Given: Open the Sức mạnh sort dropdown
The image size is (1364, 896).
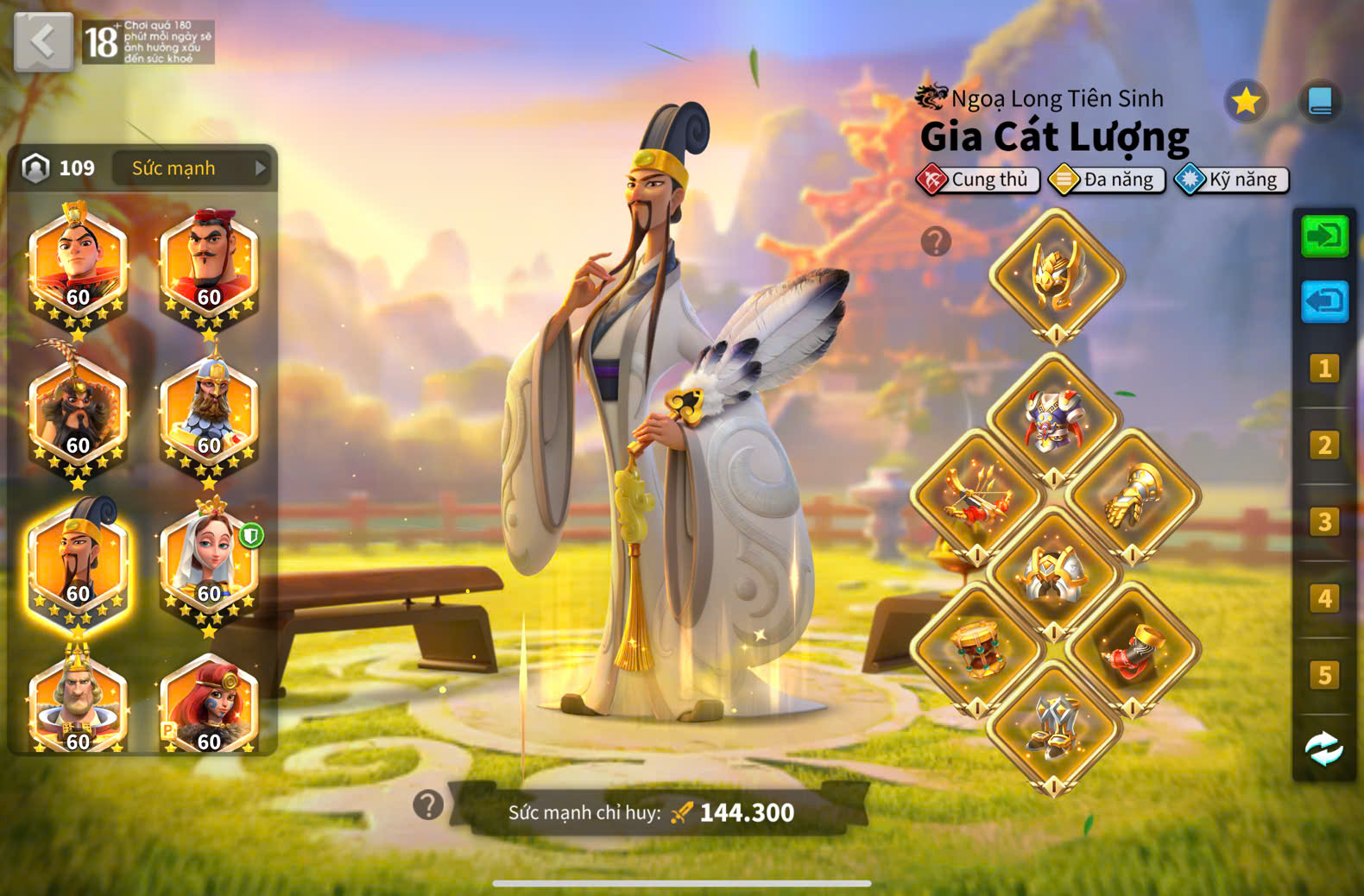Looking at the screenshot, I should pos(193,168).
